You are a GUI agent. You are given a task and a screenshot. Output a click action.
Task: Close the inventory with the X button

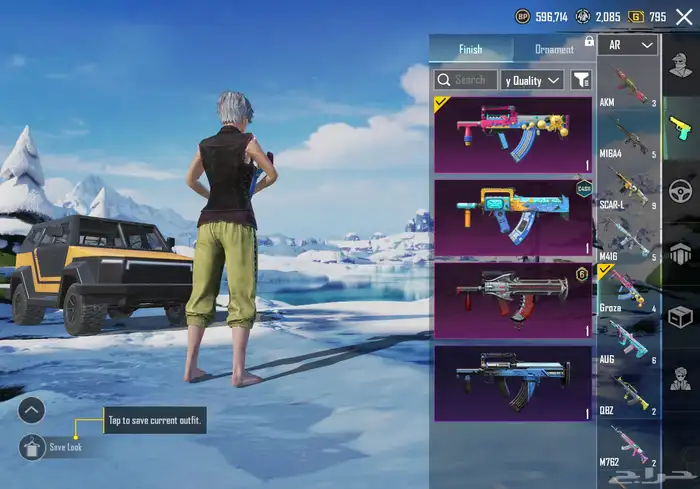coord(684,16)
